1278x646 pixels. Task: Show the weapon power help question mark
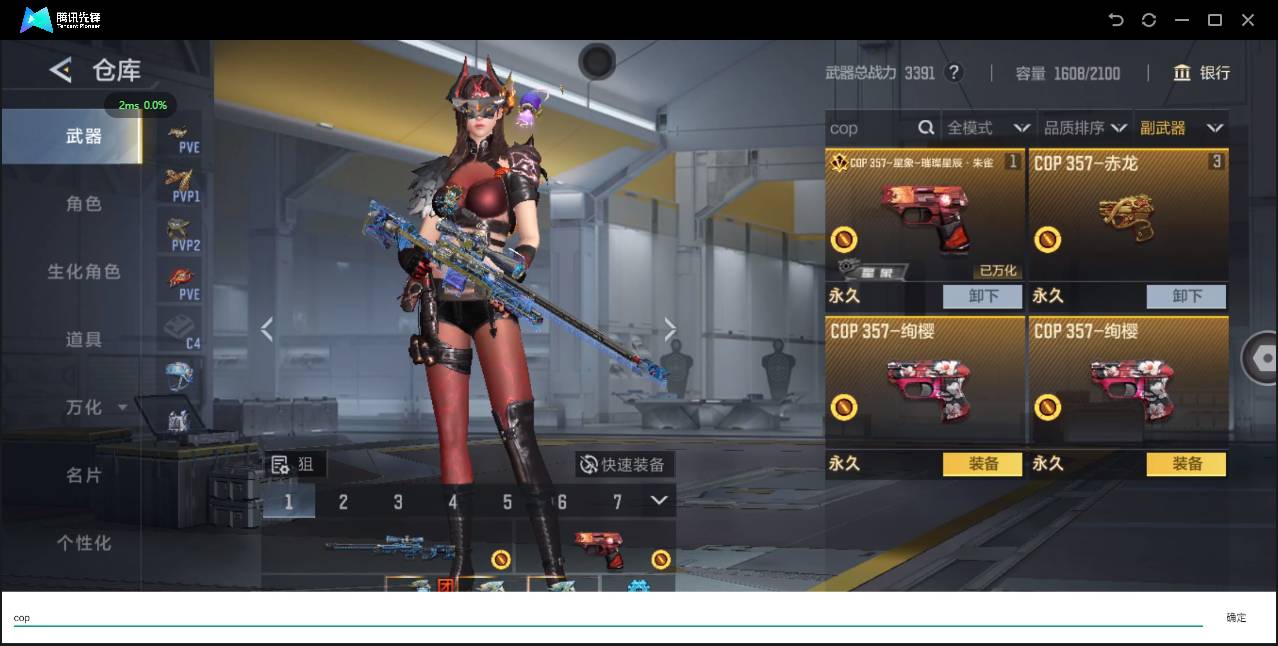(x=954, y=73)
